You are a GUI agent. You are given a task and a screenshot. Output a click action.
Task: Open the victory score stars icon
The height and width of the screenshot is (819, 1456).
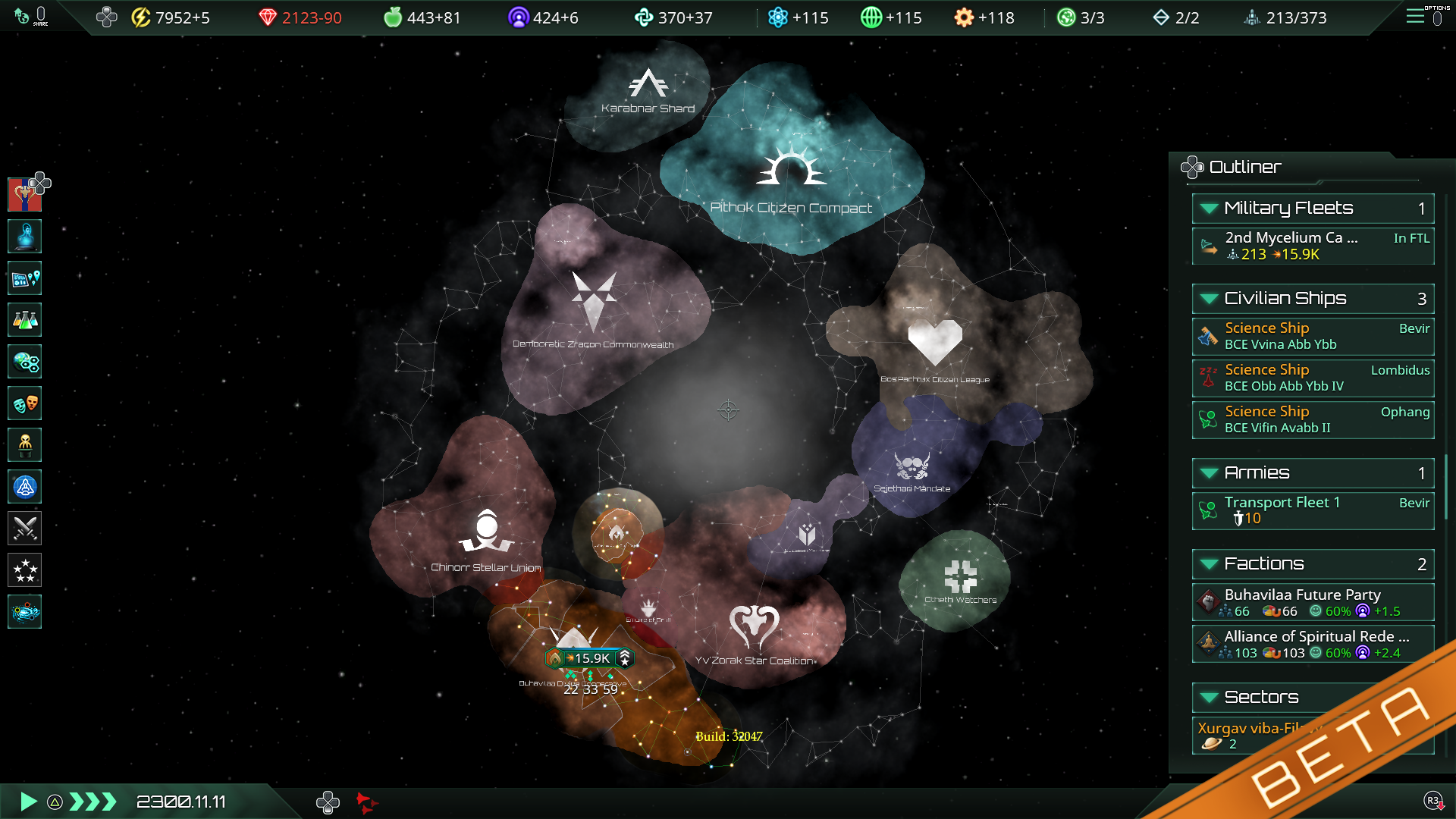click(x=25, y=570)
